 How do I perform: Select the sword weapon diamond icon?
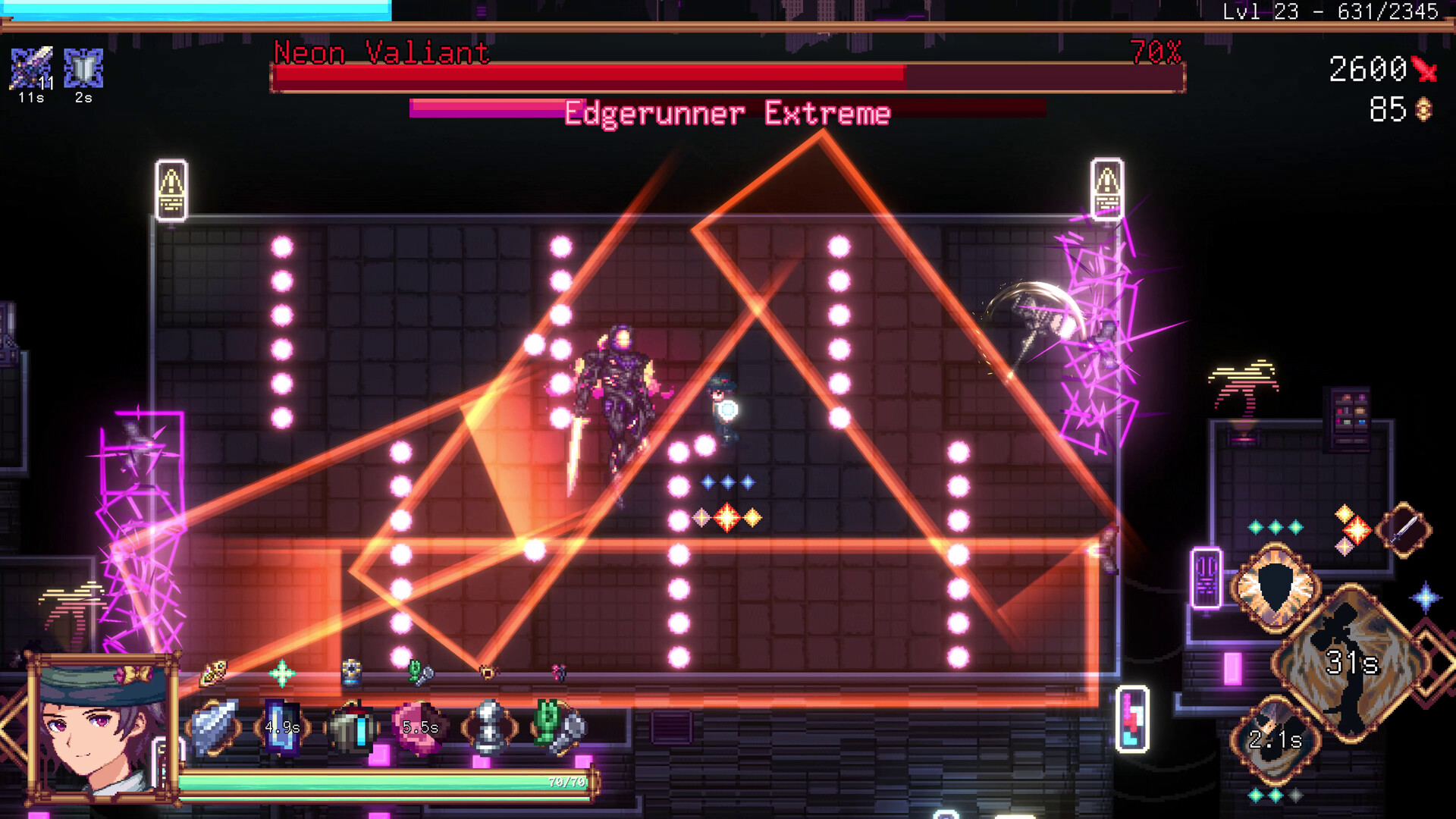(x=1404, y=529)
